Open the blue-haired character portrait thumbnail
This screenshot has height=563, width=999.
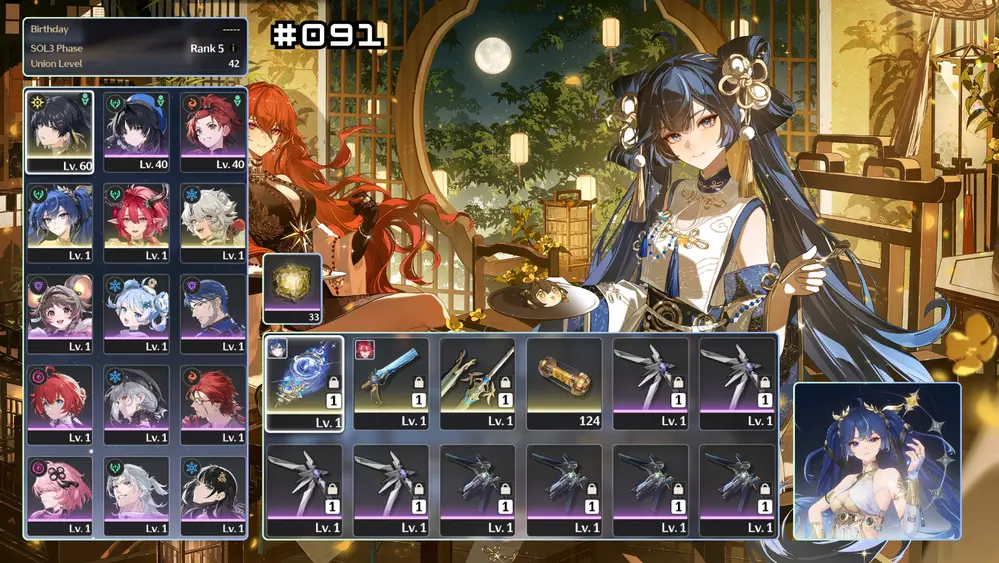[x=877, y=461]
